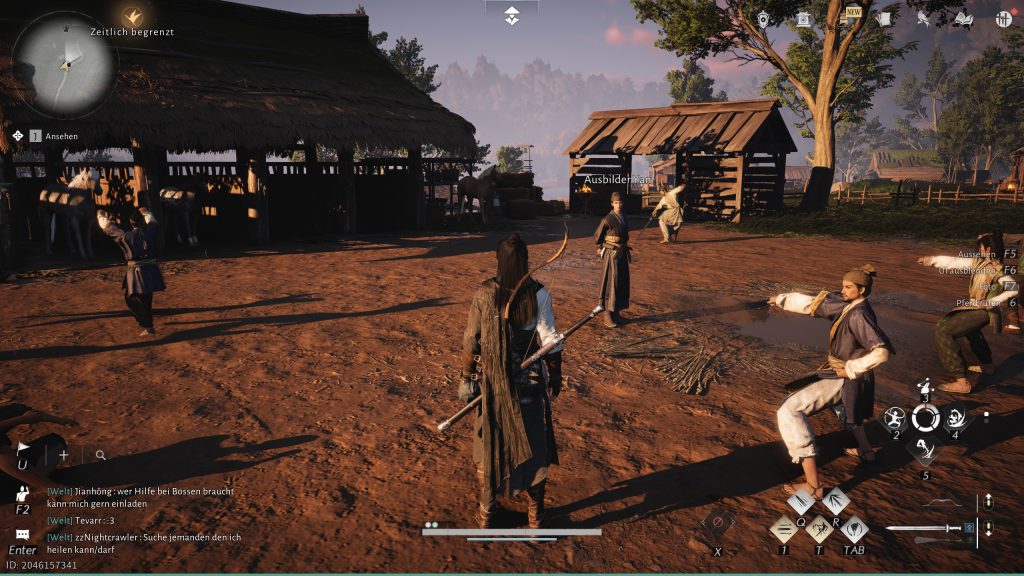Screen dimensions: 1024x576
Task: Use the R martial skill diamond
Action: point(835,501)
